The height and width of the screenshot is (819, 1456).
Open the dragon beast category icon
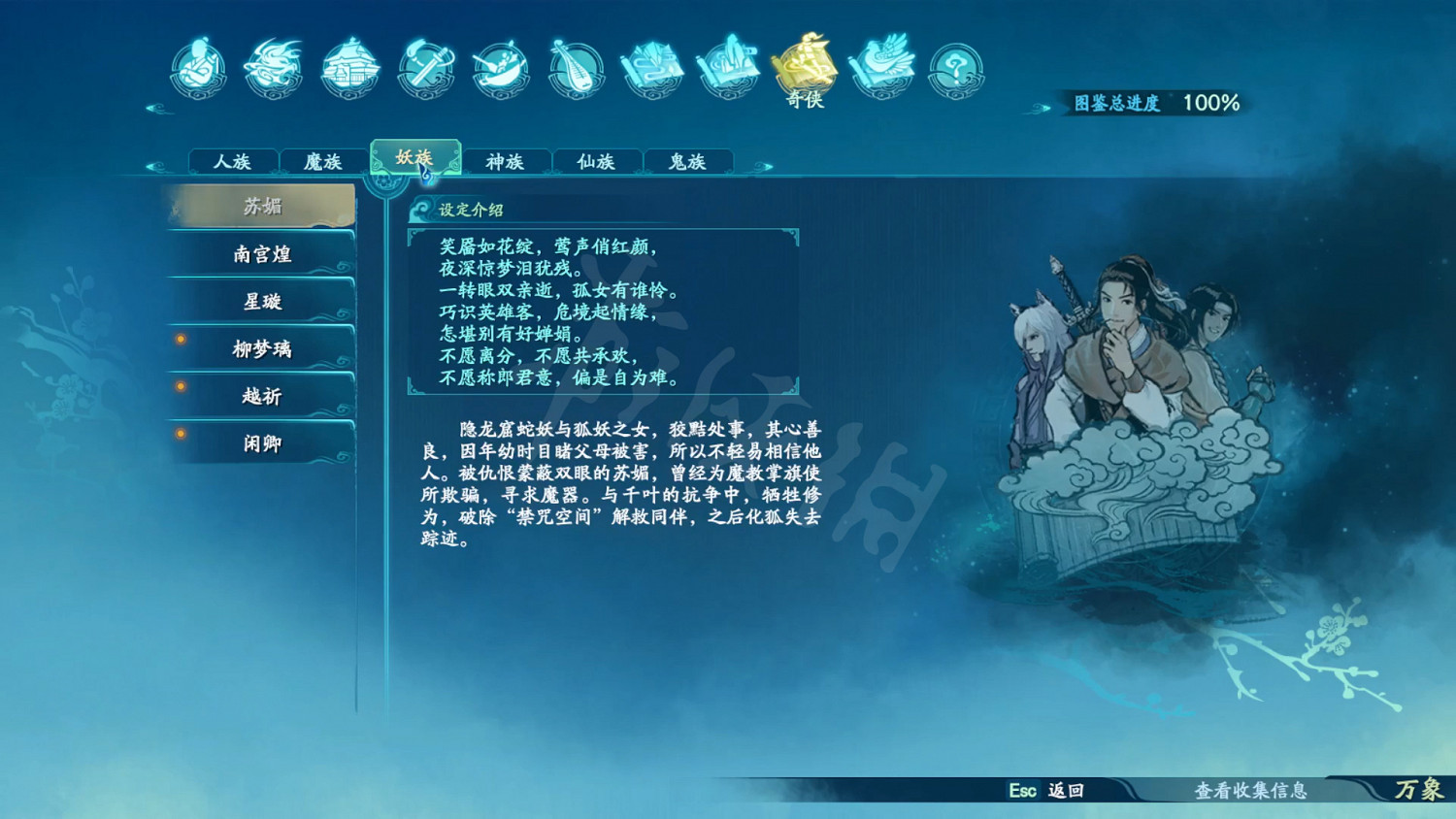click(273, 68)
